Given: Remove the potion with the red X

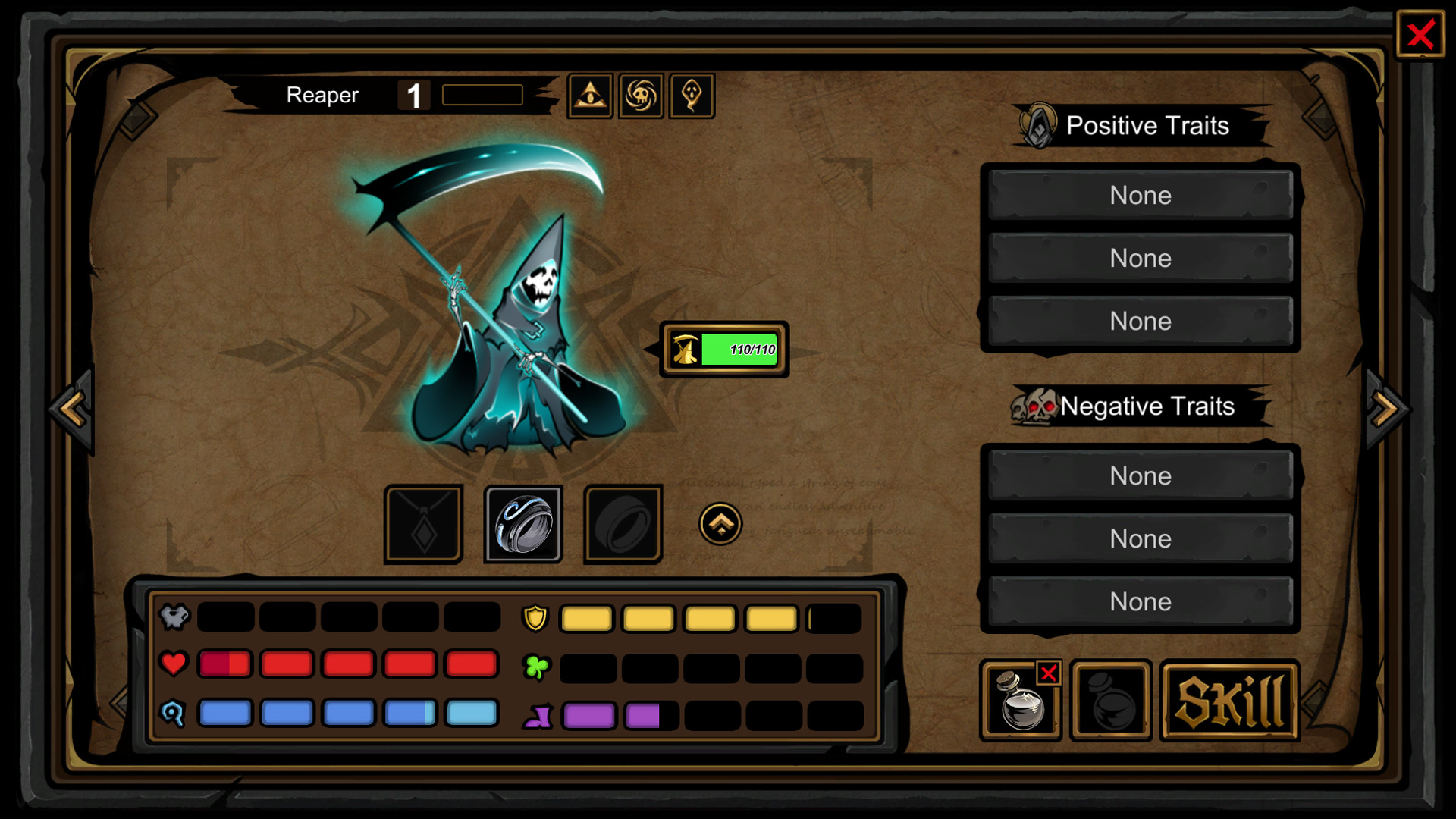Looking at the screenshot, I should [x=1049, y=672].
